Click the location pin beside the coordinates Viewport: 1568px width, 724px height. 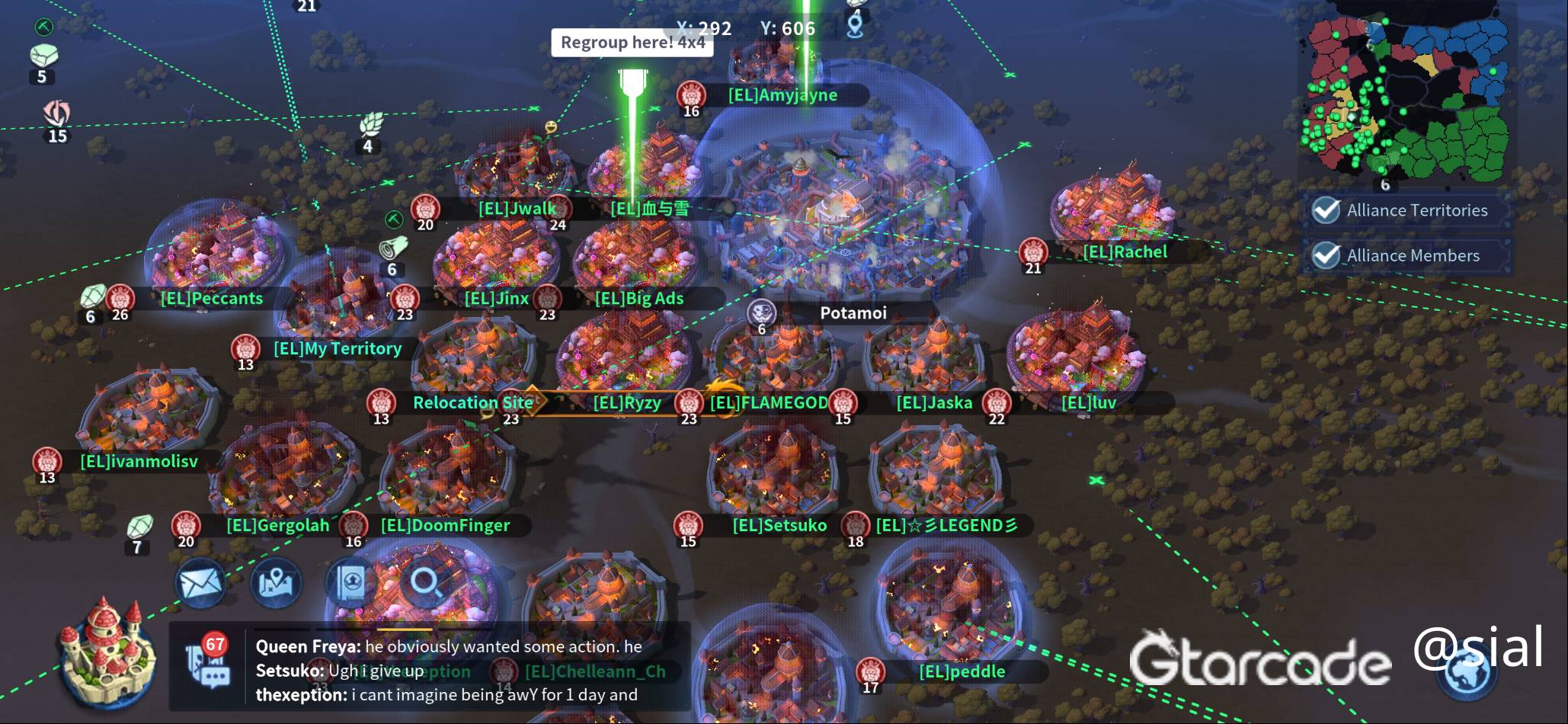pos(855,26)
